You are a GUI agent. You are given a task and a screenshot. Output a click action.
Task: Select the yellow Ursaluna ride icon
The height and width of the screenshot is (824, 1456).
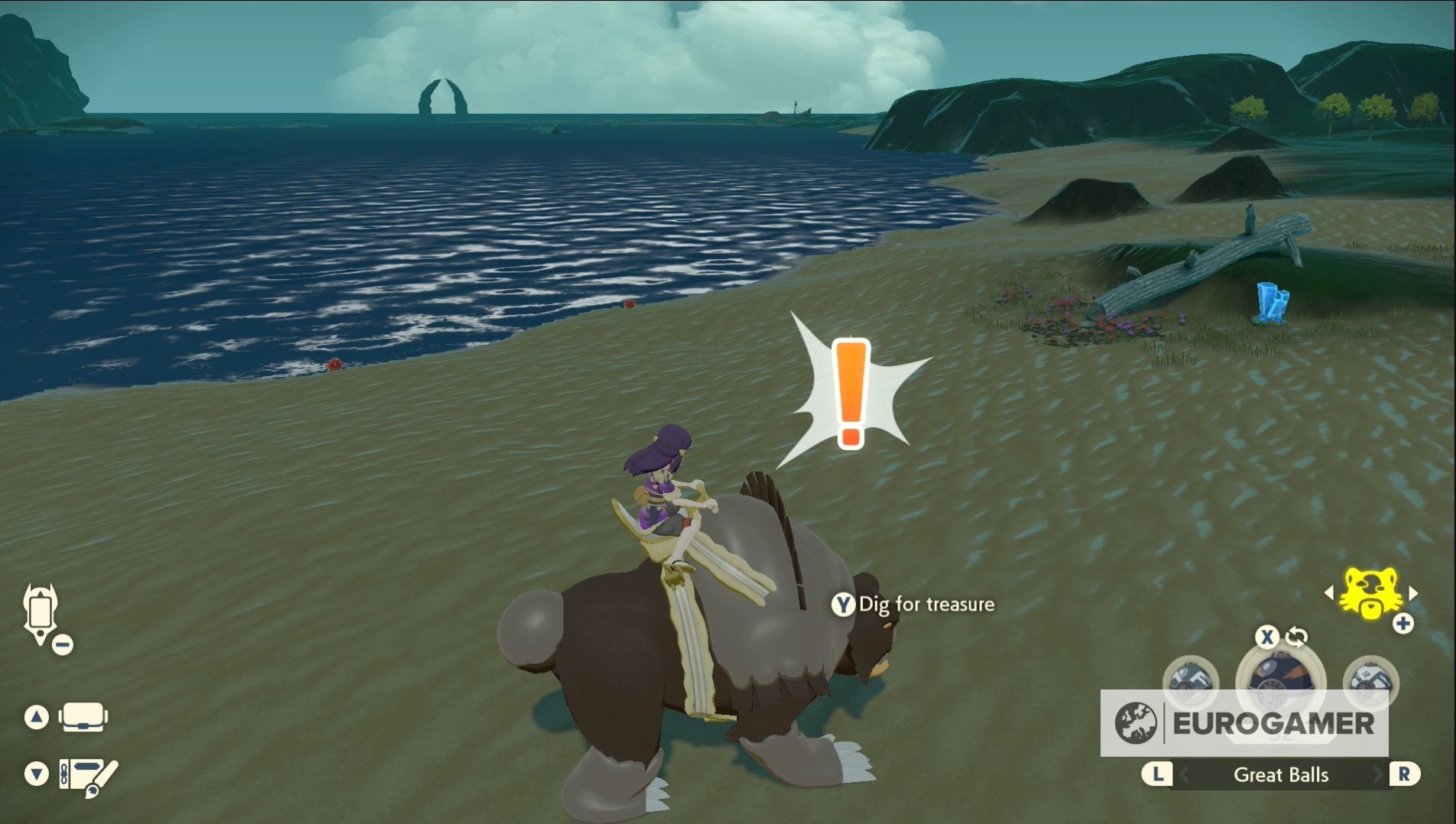click(x=1370, y=592)
